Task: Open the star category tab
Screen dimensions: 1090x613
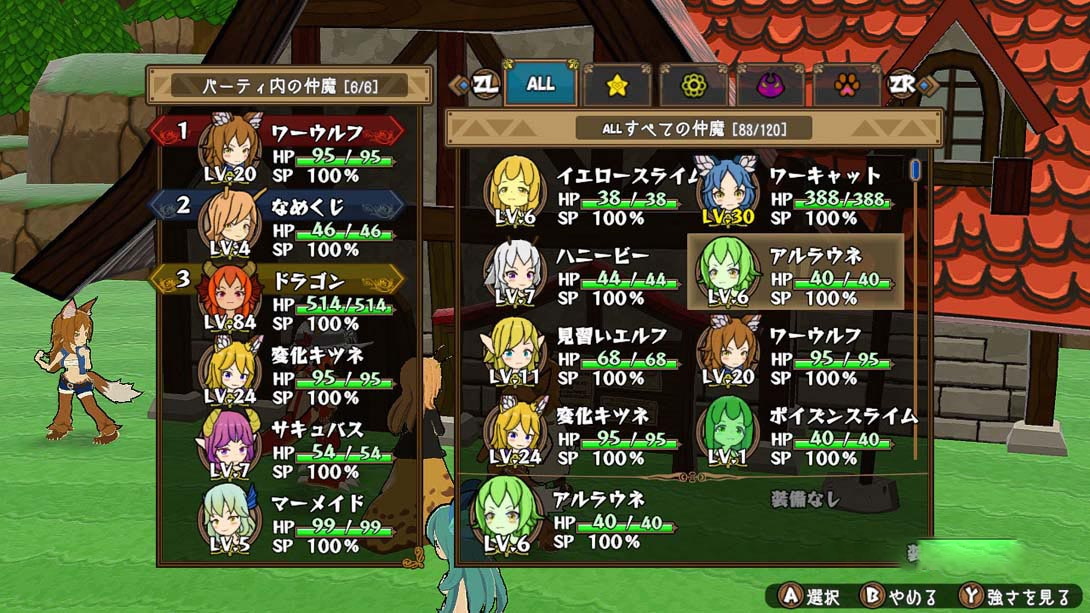Action: click(617, 86)
